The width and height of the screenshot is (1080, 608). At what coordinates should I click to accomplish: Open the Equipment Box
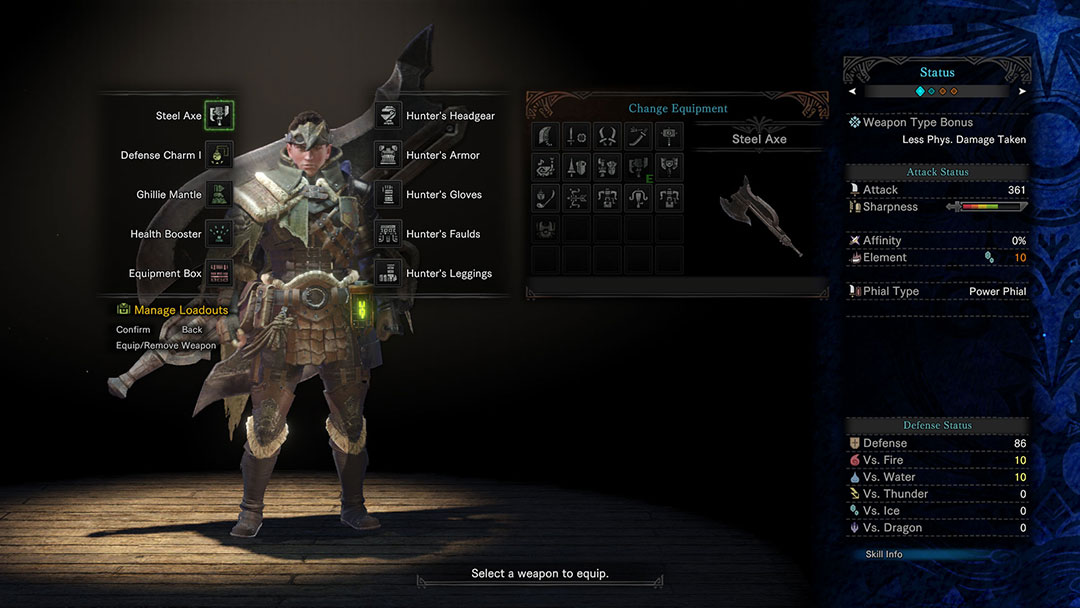(219, 273)
